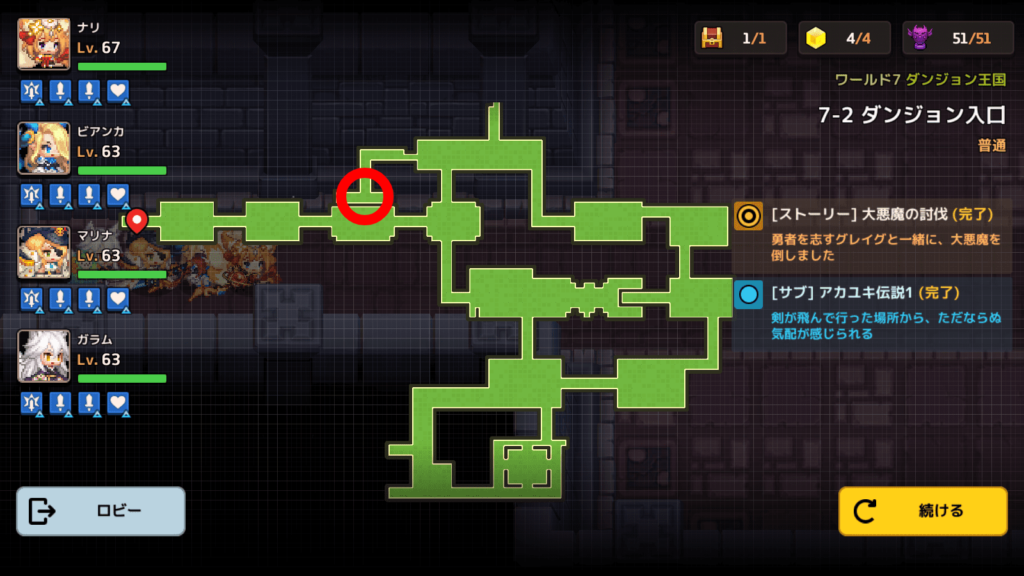Return to lobby with the ロビー button
The height and width of the screenshot is (576, 1024).
[x=100, y=511]
